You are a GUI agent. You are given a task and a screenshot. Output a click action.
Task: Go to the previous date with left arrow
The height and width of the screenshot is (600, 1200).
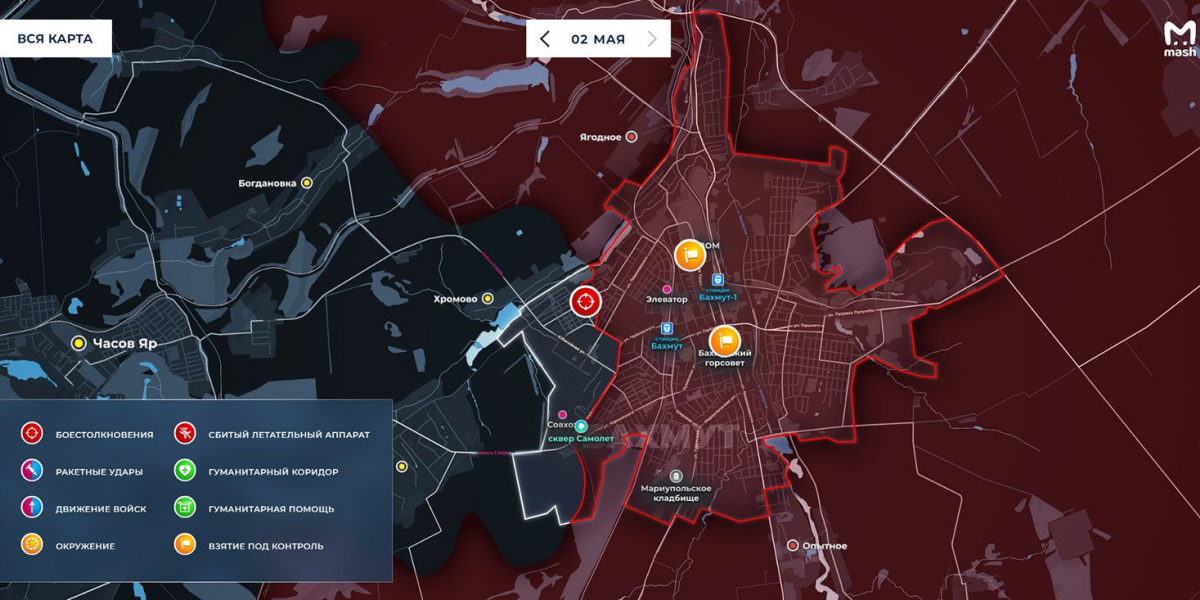[x=545, y=39]
